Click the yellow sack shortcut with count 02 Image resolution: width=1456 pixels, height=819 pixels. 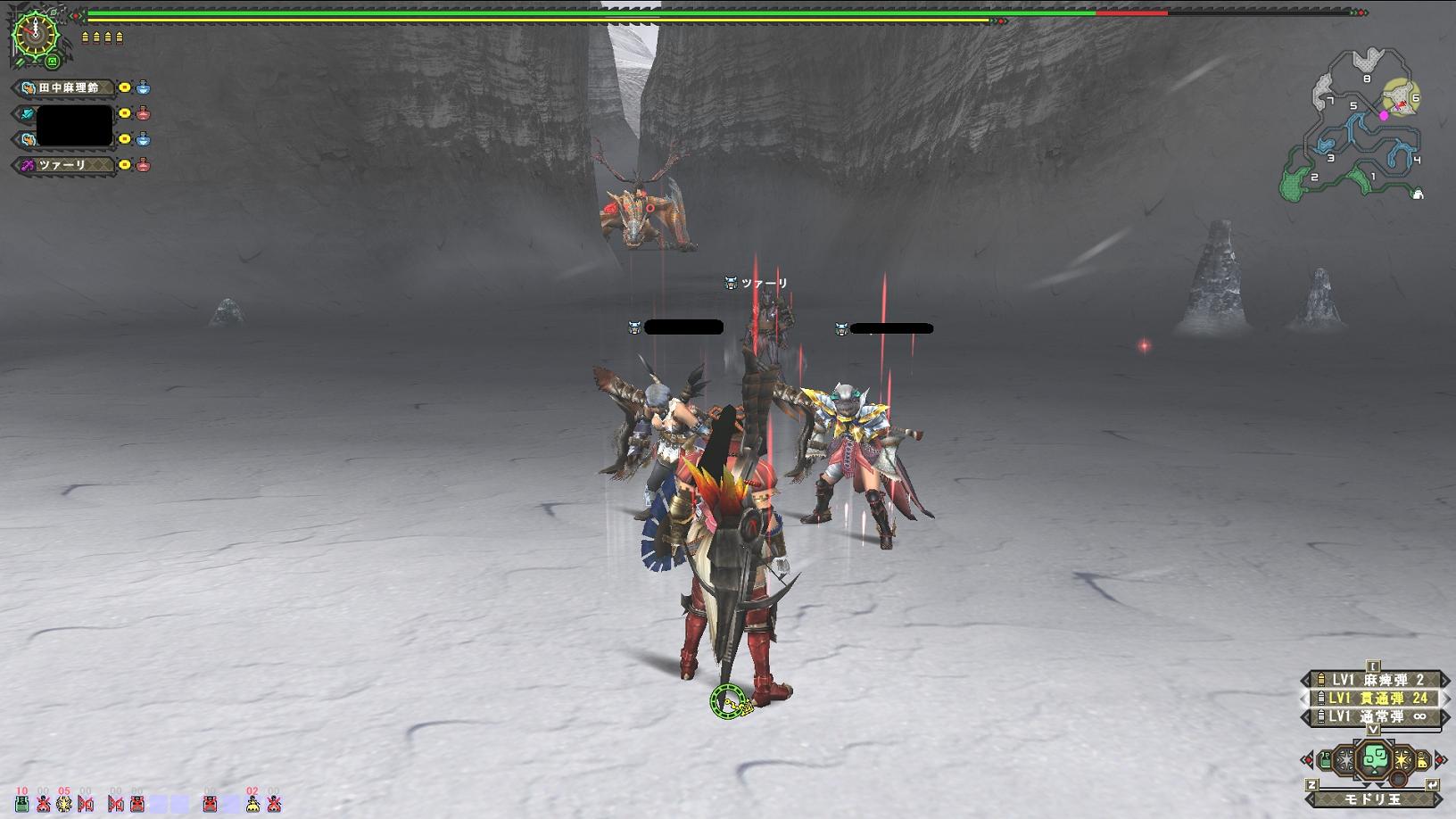[252, 803]
